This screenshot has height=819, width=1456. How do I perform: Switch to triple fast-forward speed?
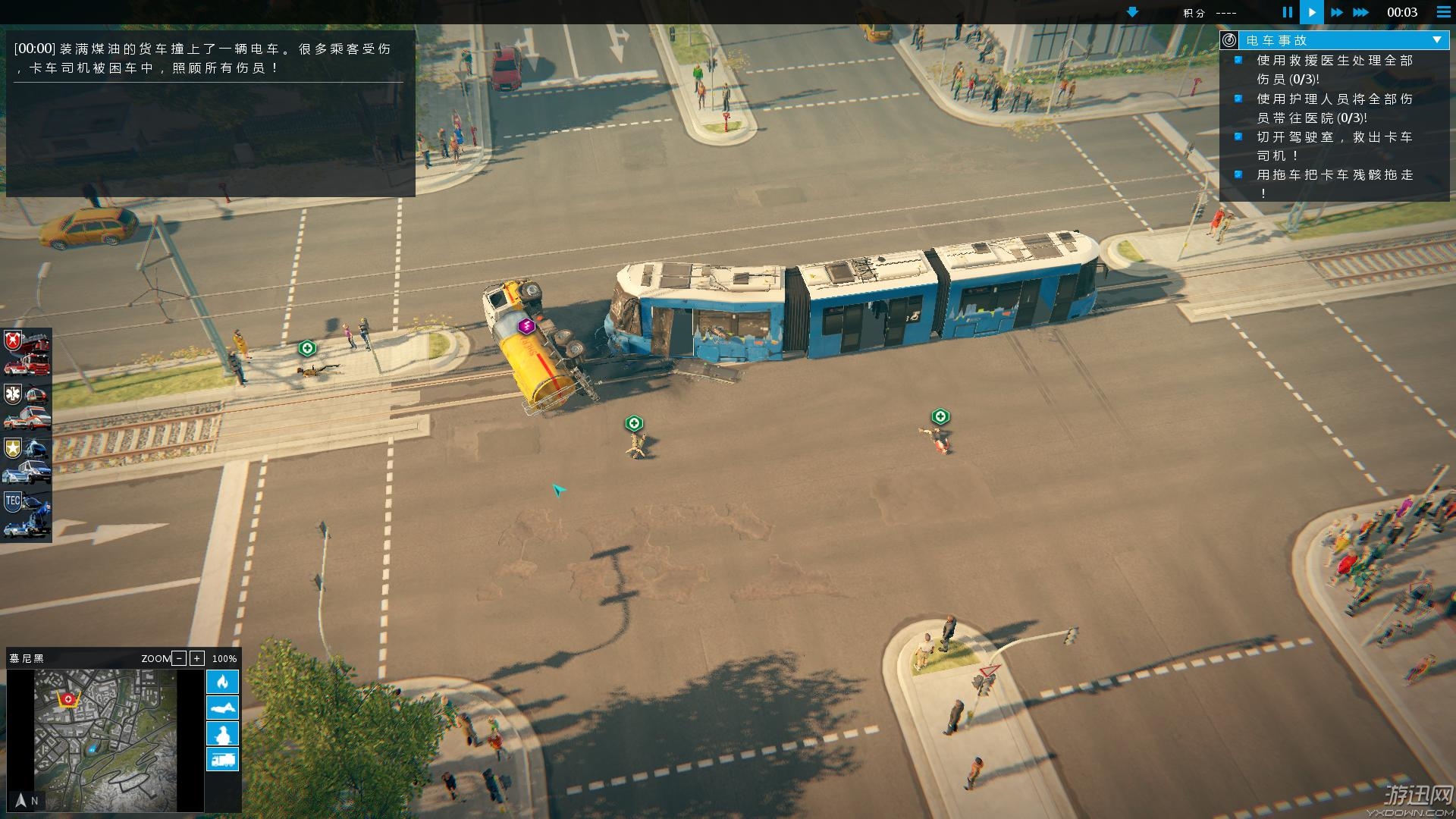(1361, 12)
